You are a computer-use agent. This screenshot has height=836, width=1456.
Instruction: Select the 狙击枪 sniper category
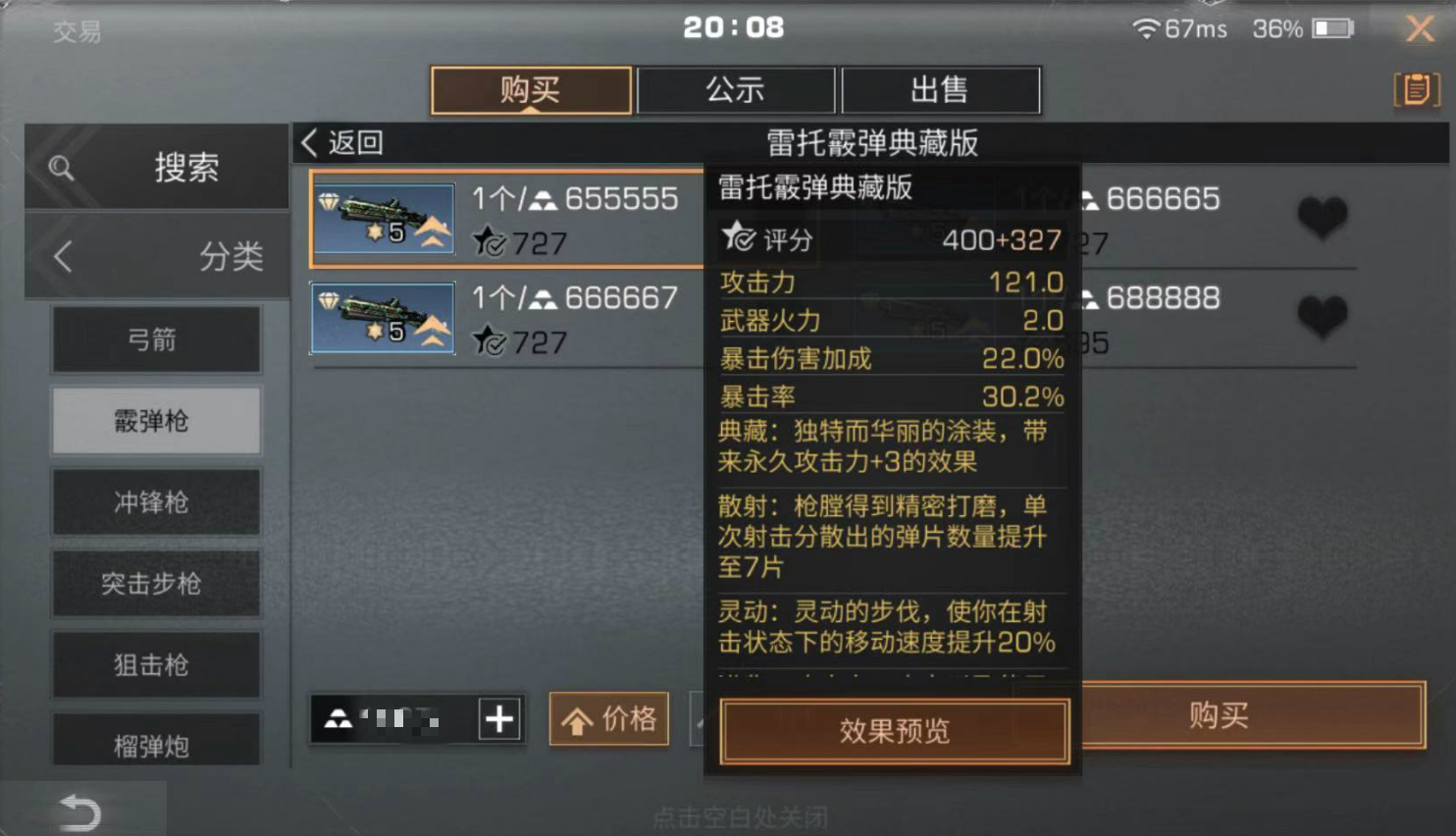[x=155, y=664]
